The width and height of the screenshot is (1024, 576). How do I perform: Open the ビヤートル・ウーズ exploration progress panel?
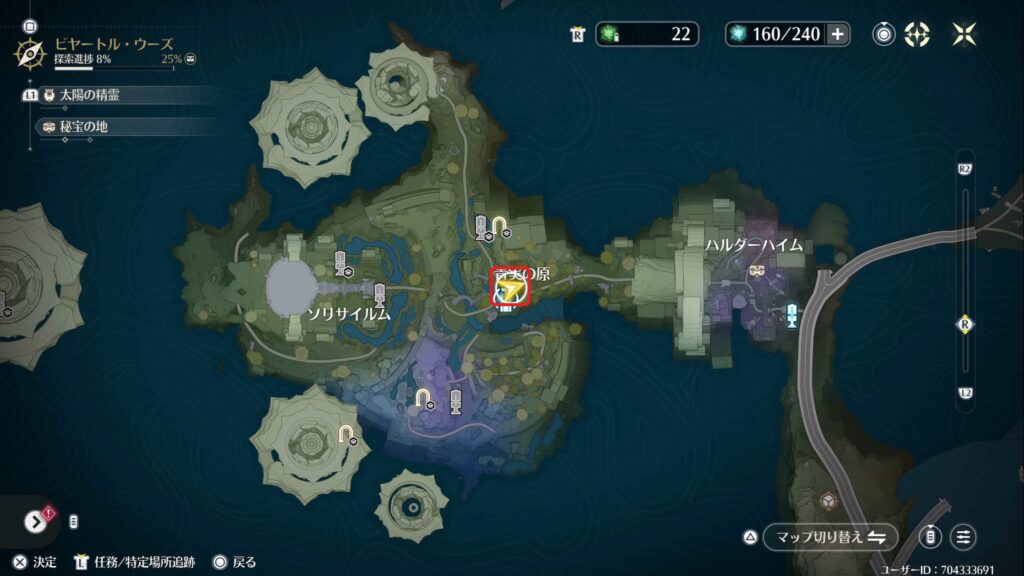(x=110, y=51)
